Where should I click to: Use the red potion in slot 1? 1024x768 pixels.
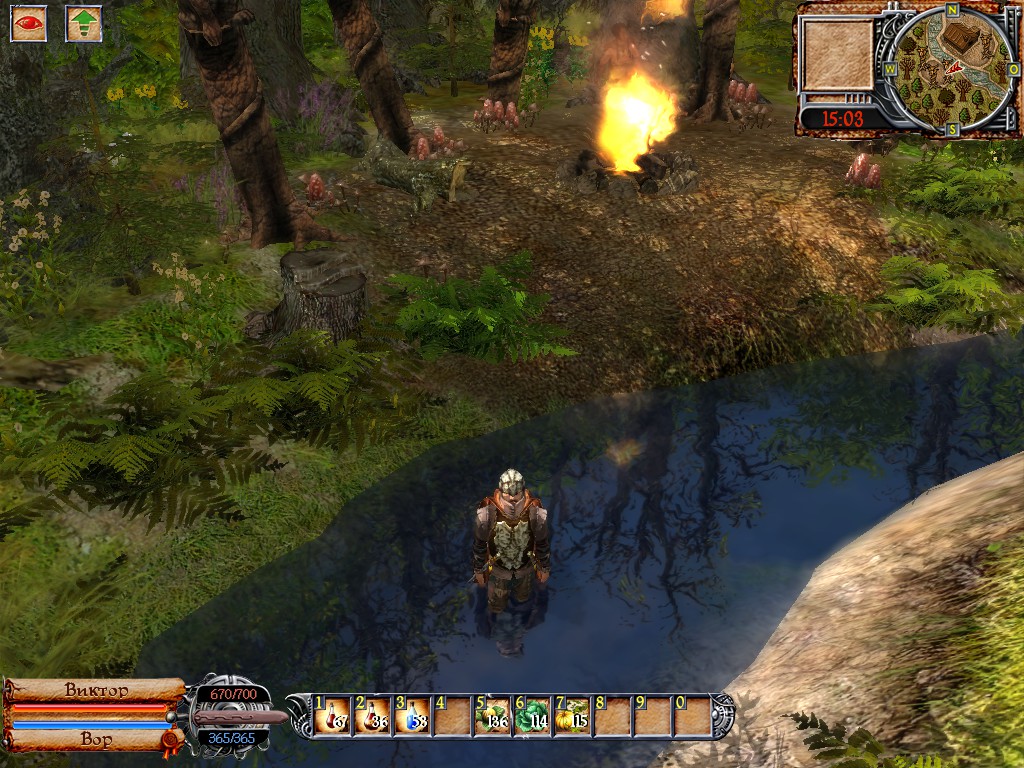click(333, 716)
